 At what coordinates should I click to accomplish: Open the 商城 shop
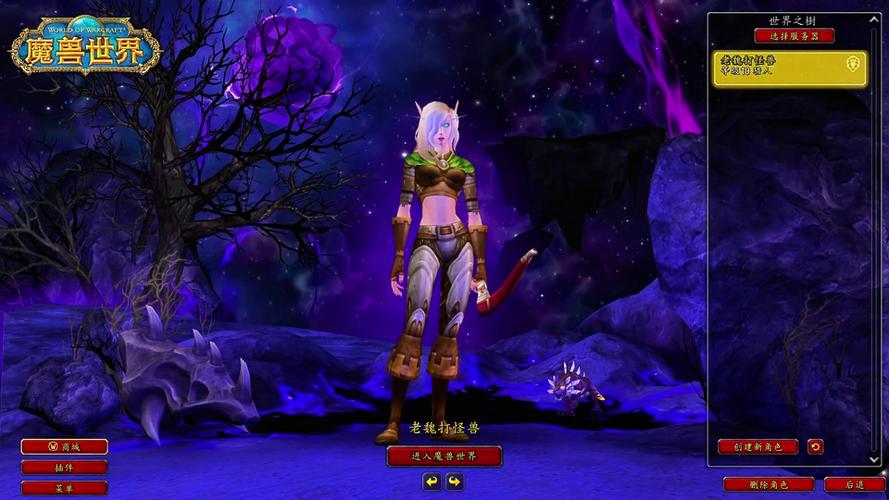click(64, 447)
